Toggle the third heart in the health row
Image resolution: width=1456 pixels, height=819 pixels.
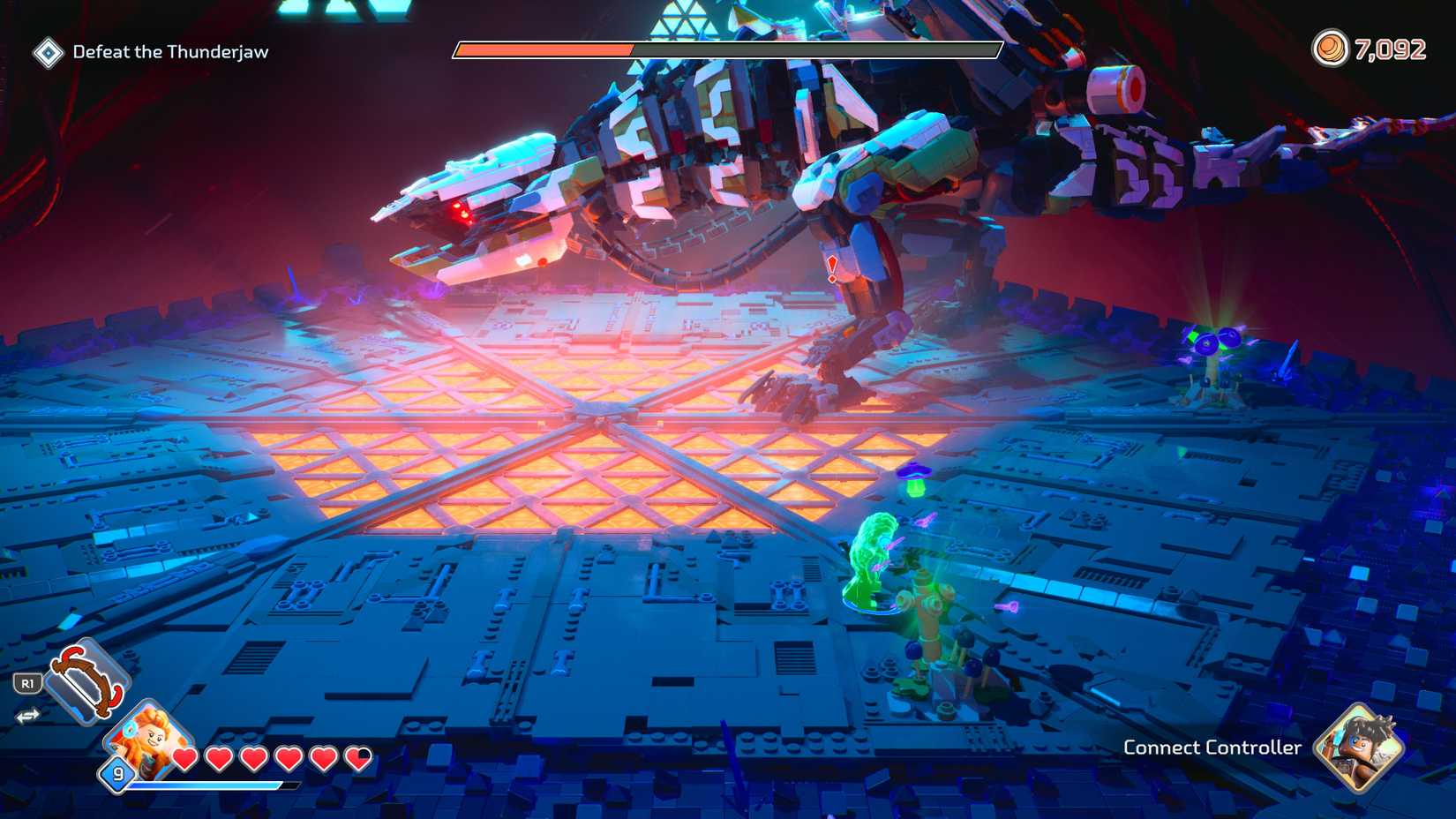[x=255, y=758]
